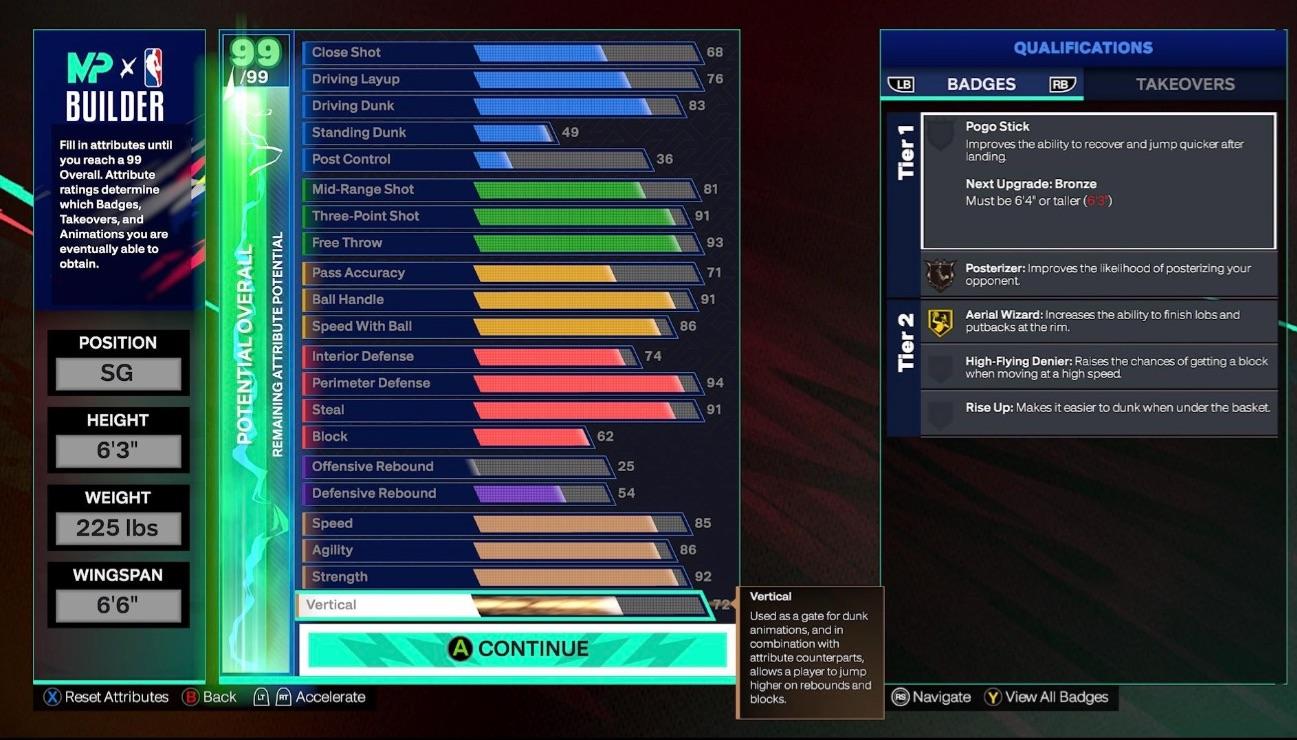Select the Rise Up badge icon
This screenshot has width=1297, height=740.
(940, 409)
